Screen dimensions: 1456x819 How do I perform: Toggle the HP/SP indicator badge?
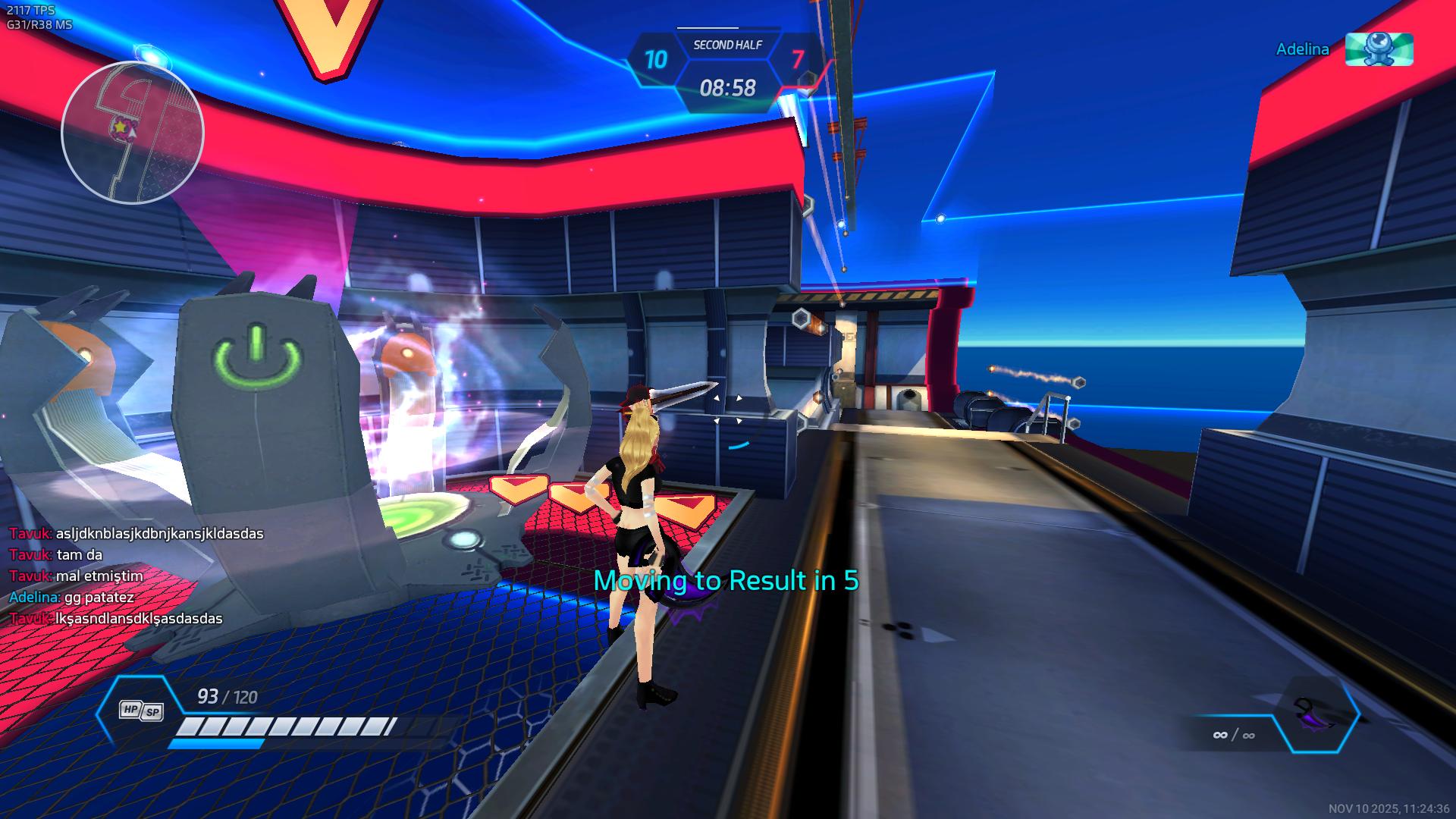141,710
